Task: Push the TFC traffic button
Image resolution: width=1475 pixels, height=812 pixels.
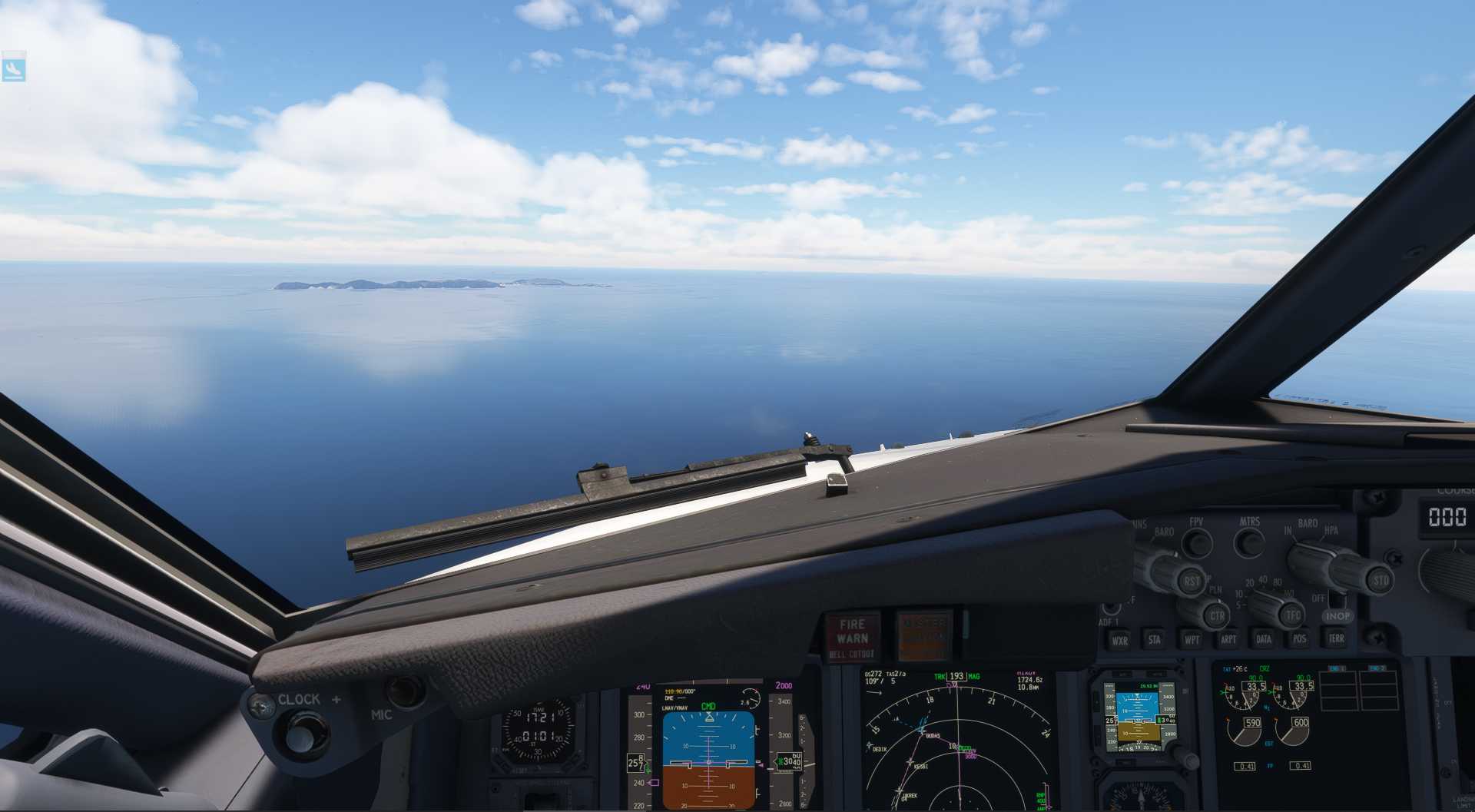Action: coord(1294,615)
